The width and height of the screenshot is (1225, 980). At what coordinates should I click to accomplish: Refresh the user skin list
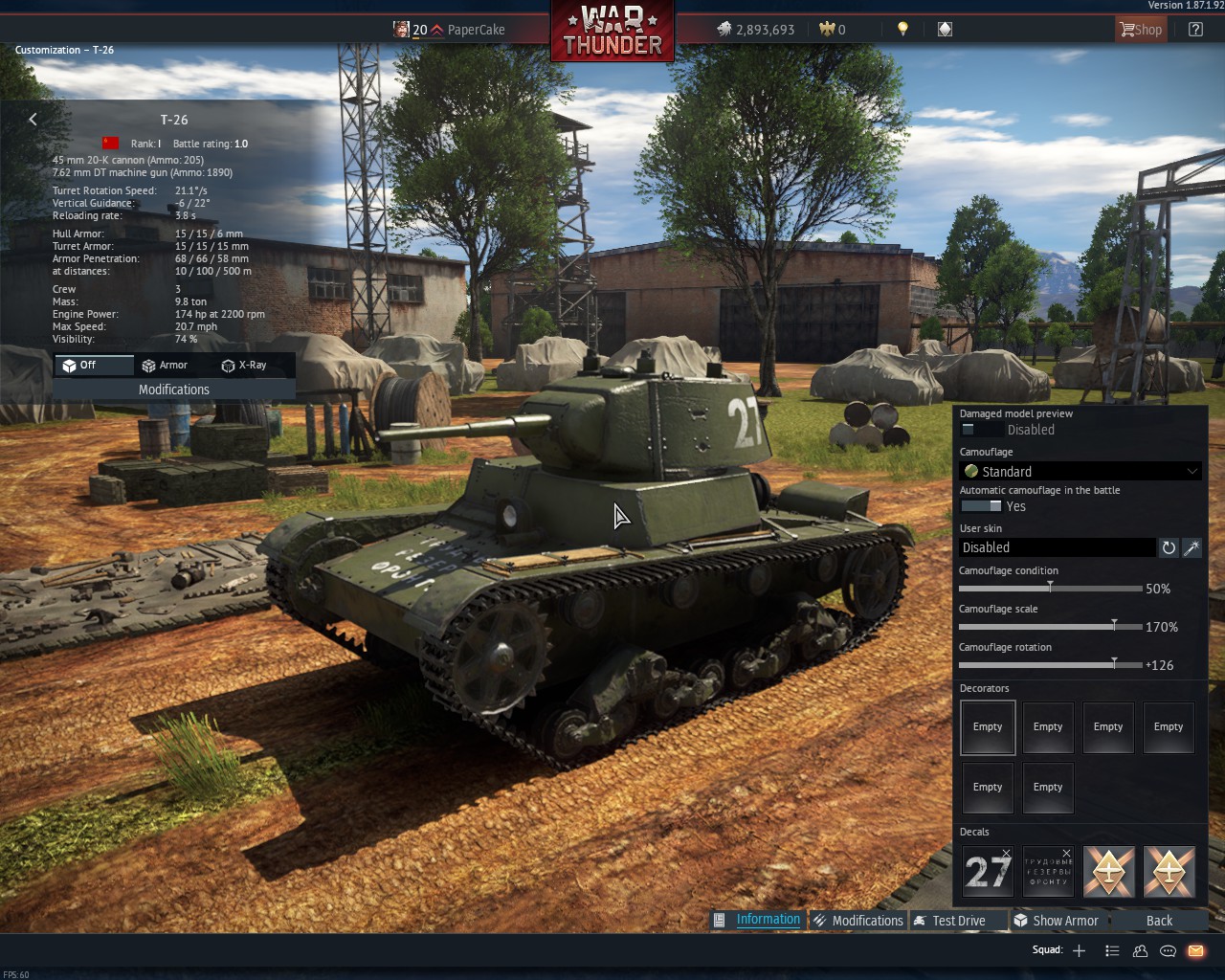pyautogui.click(x=1169, y=547)
